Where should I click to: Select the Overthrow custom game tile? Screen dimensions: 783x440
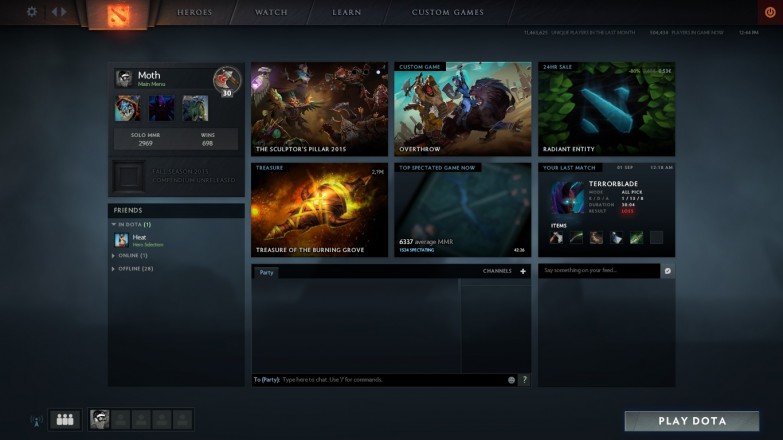tap(462, 108)
